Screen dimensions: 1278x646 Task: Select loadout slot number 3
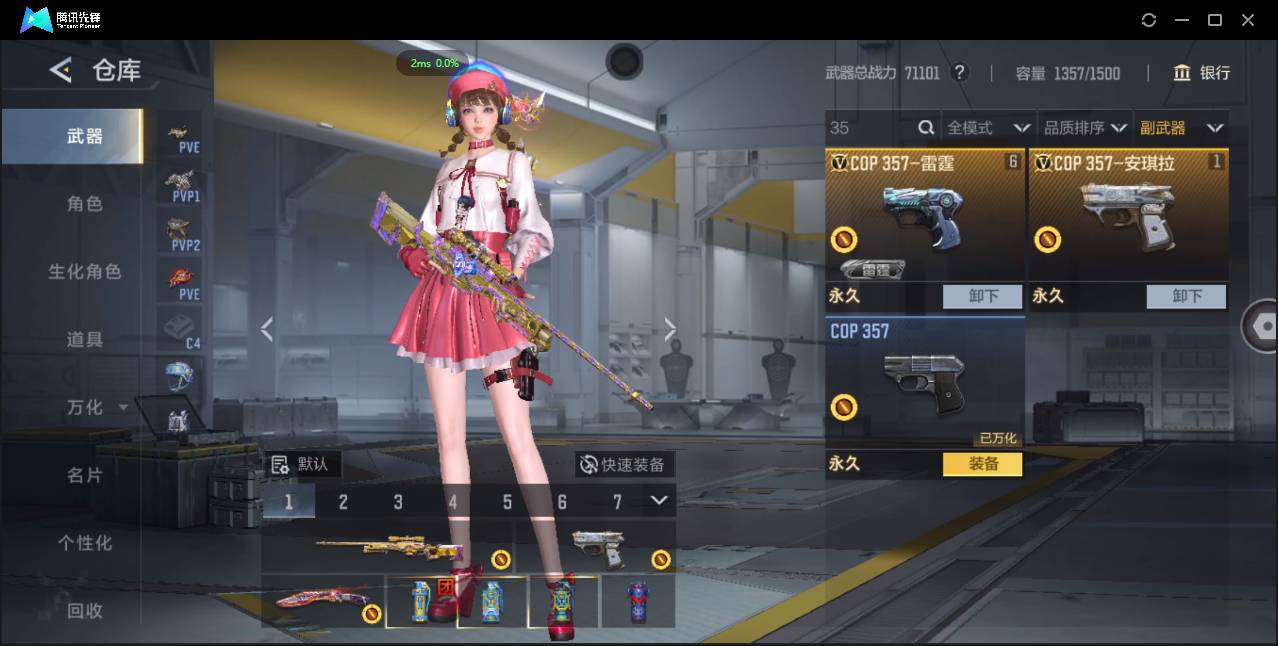(398, 502)
